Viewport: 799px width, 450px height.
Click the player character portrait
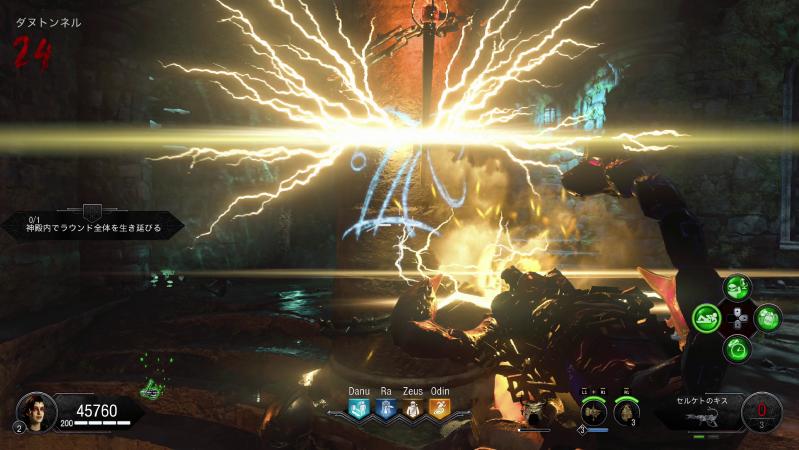34,410
